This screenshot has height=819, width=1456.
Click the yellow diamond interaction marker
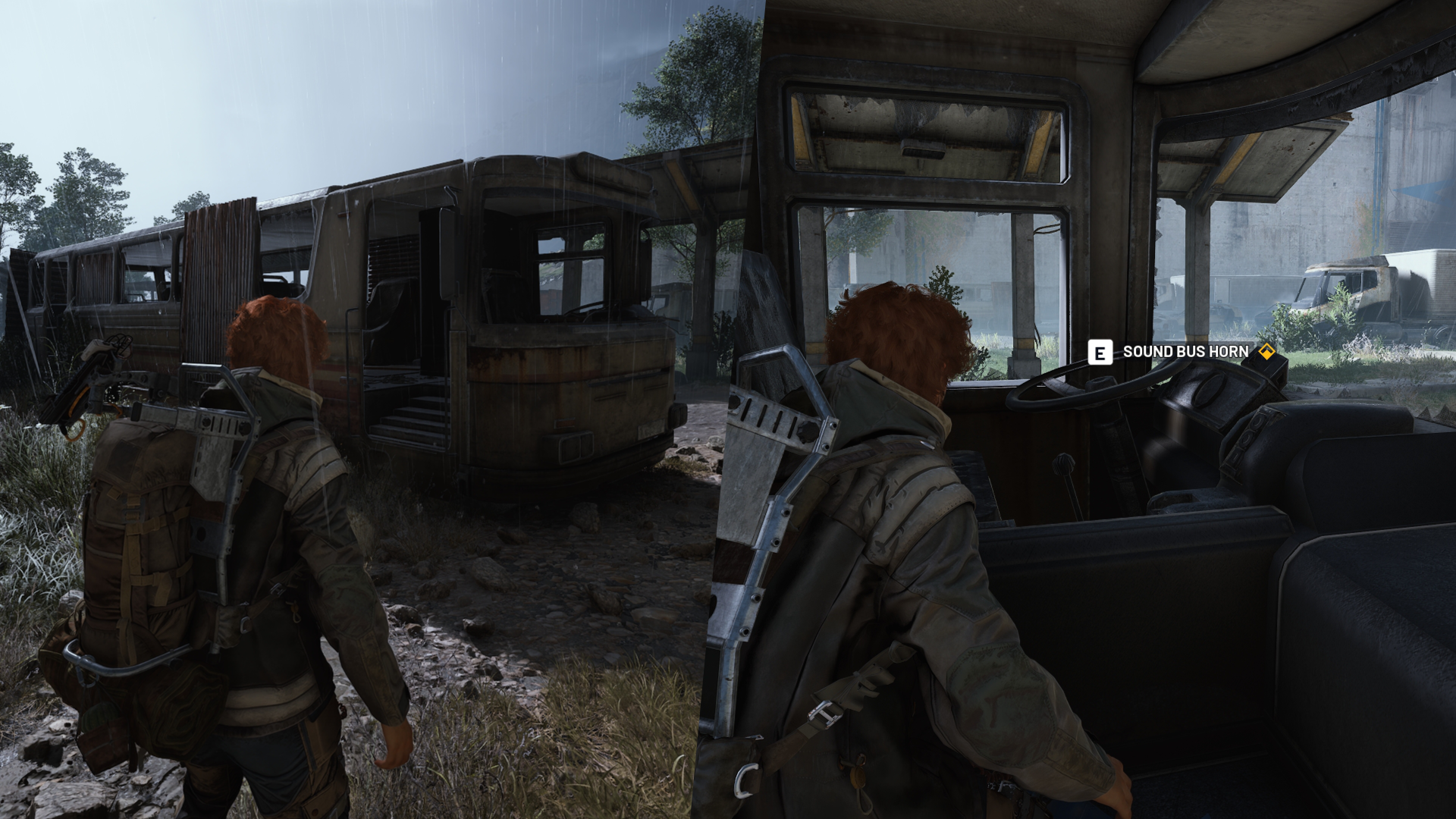point(1266,352)
